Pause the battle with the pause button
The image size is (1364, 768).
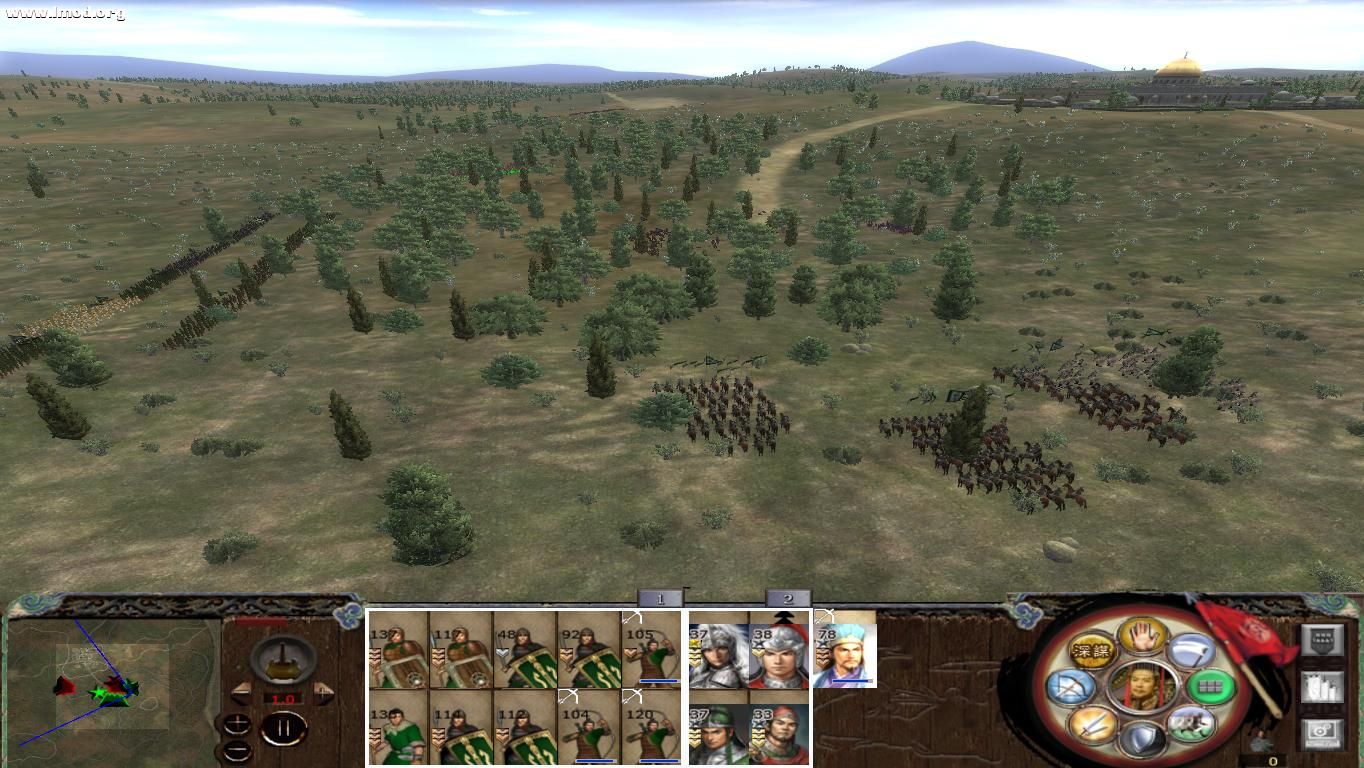[283, 727]
